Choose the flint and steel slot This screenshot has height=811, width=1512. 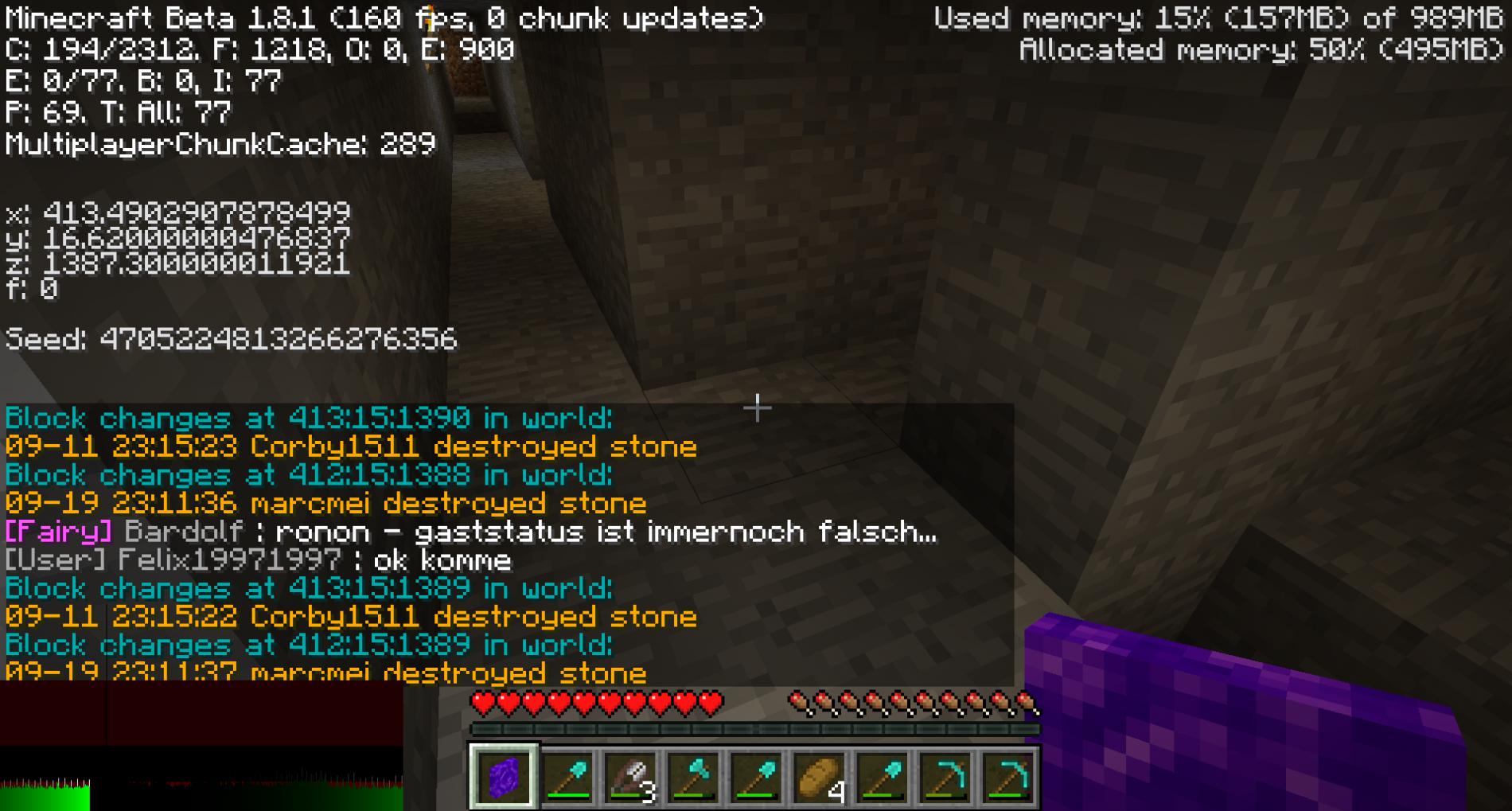point(629,777)
